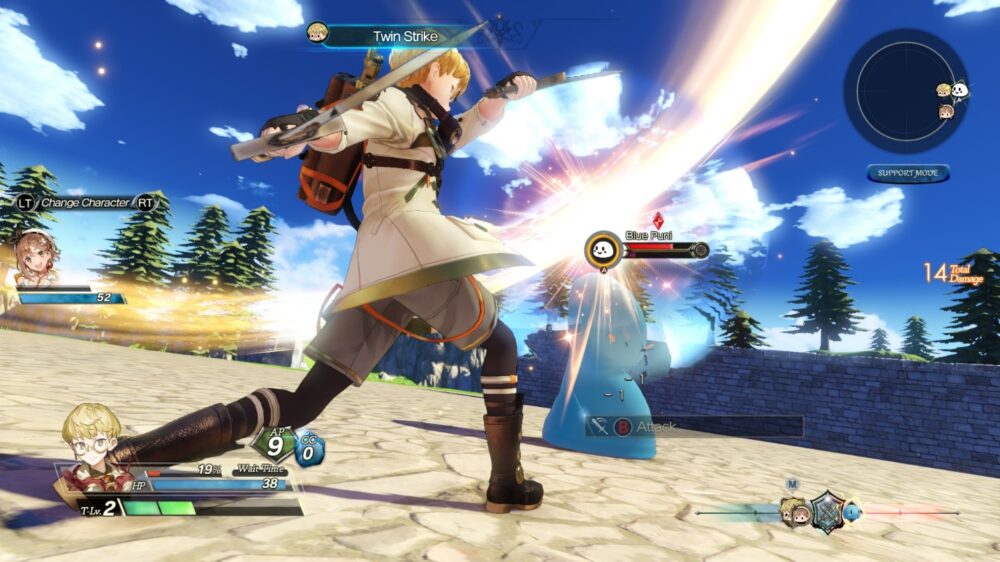The height and width of the screenshot is (562, 1000).
Task: Click the Twin Strike skill banner
Action: pyautogui.click(x=405, y=36)
